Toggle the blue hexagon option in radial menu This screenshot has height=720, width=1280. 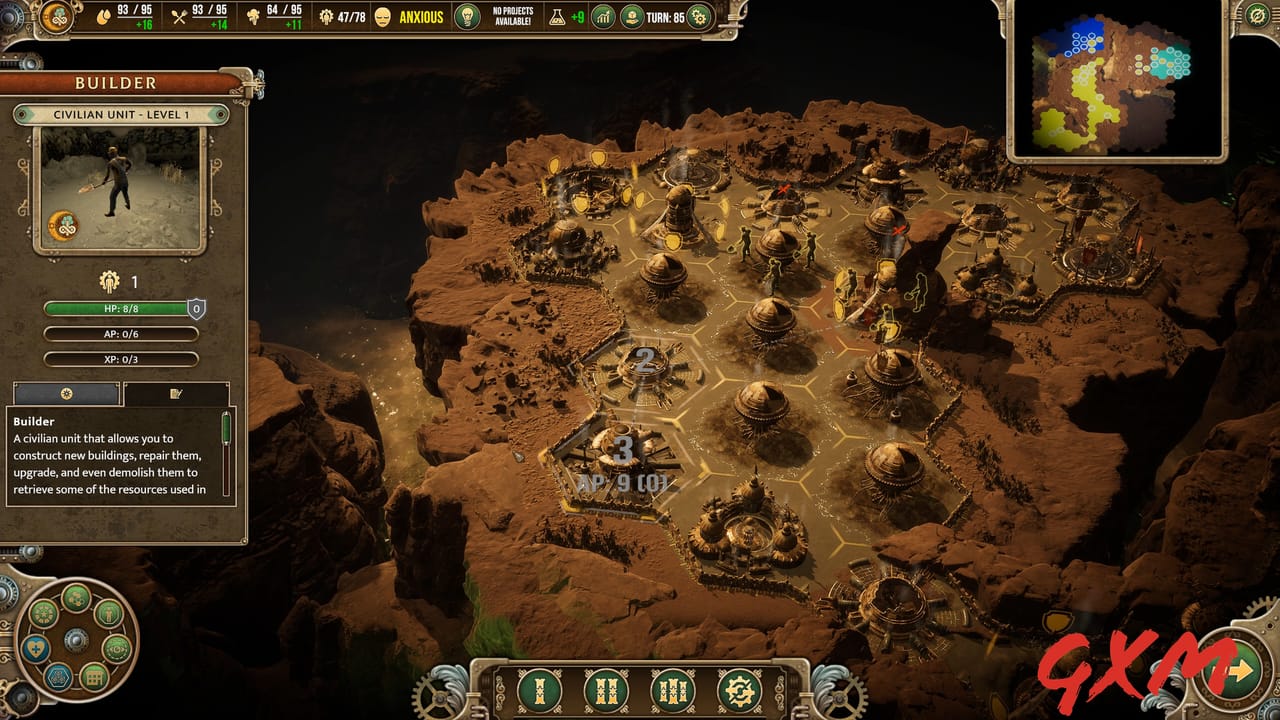(58, 675)
